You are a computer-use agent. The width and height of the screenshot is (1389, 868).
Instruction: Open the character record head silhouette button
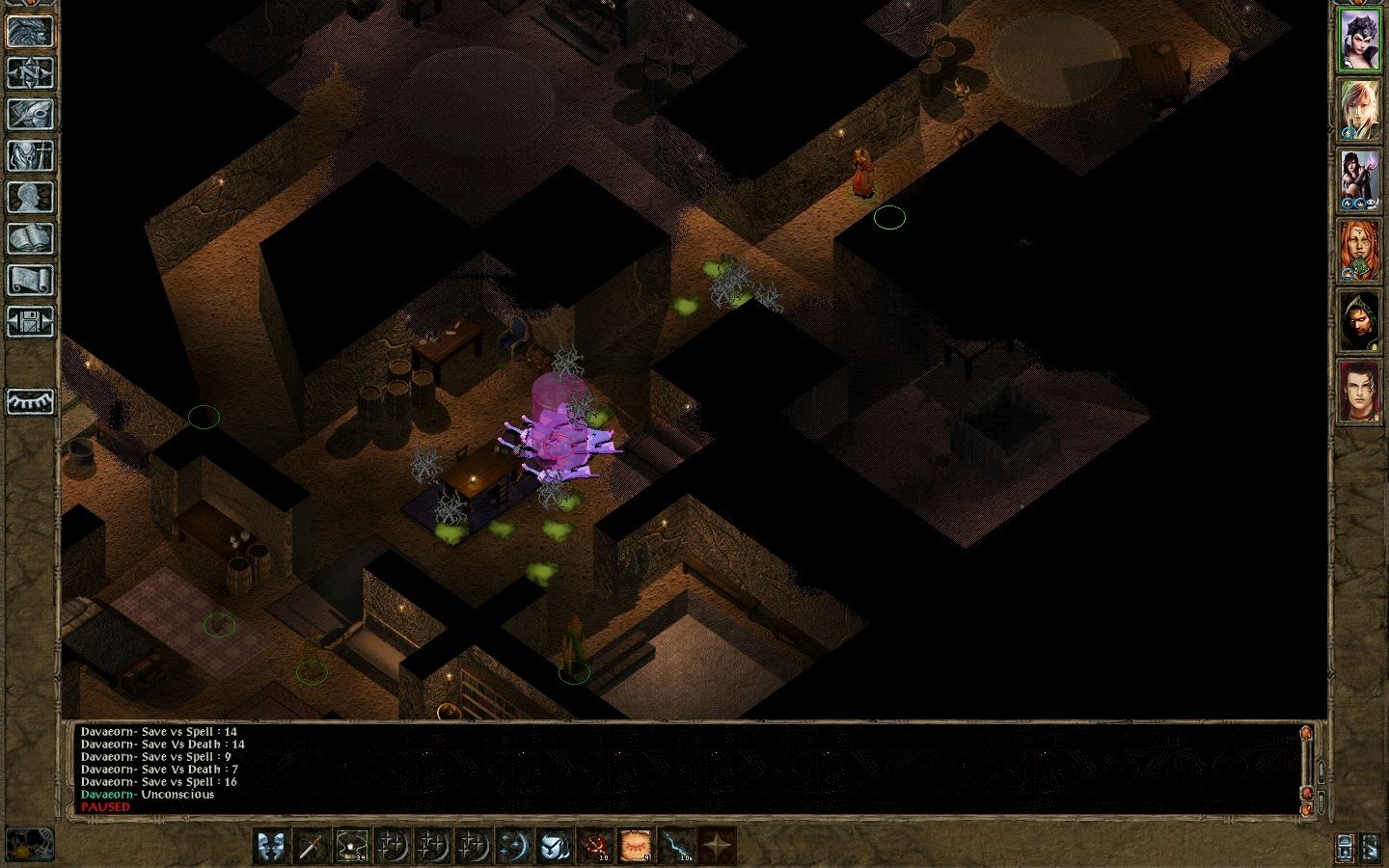[30, 197]
